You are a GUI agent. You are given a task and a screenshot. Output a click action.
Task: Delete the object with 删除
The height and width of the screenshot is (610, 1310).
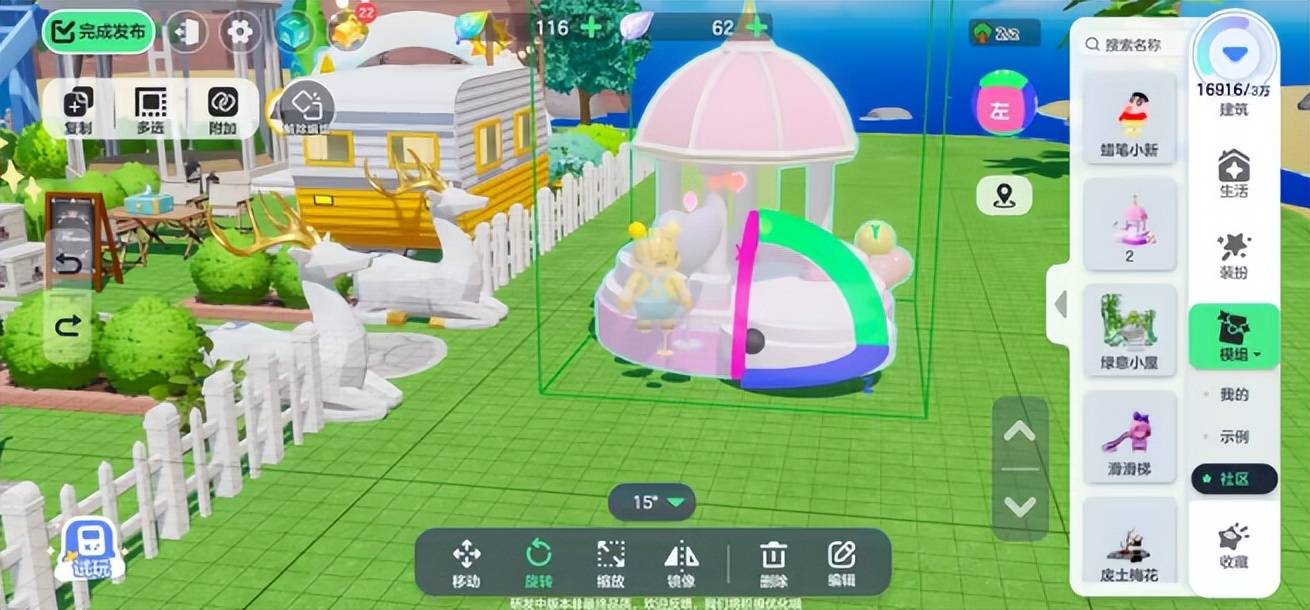point(774,563)
